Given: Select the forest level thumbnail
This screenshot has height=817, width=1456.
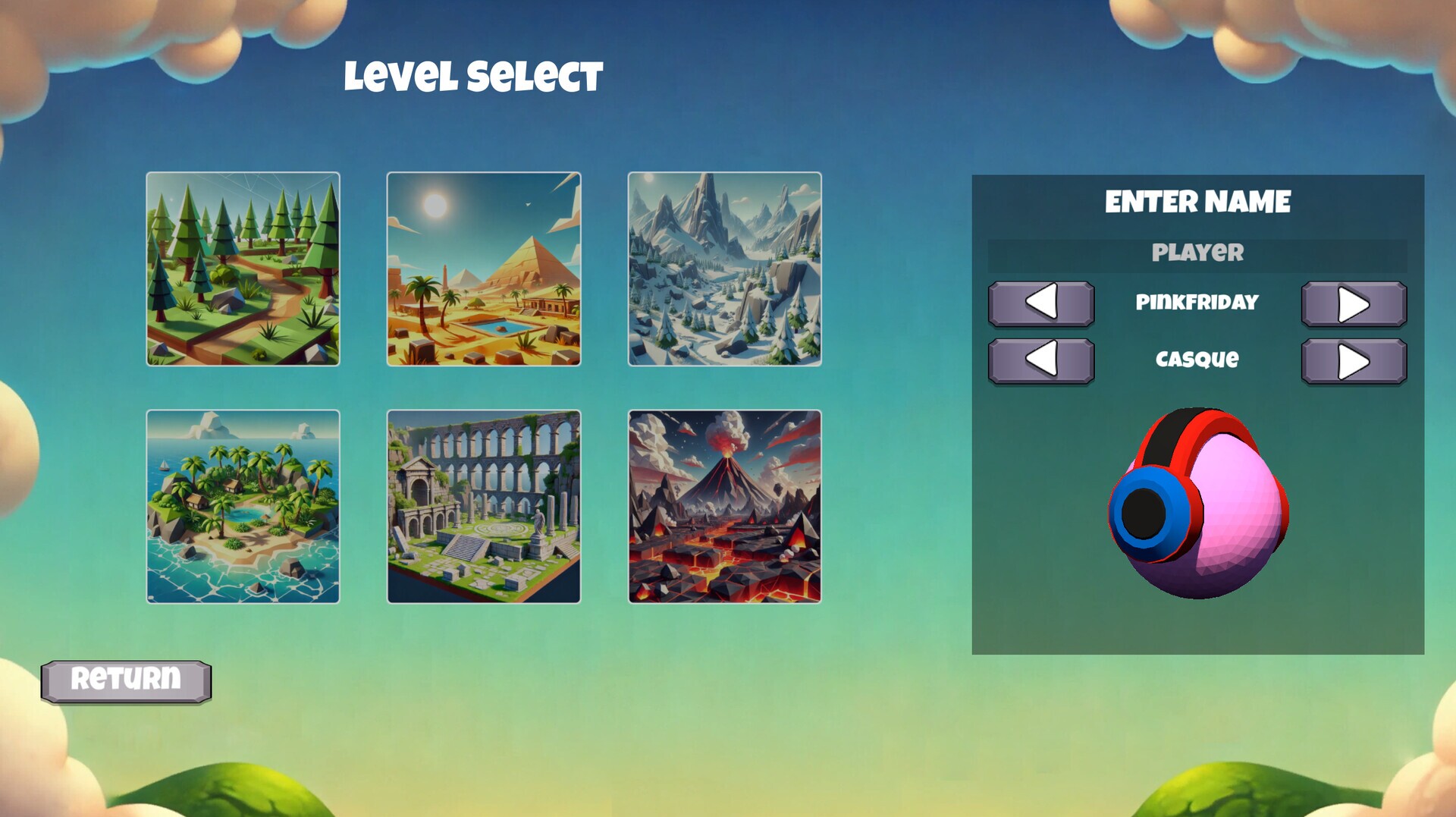Looking at the screenshot, I should coord(244,269).
